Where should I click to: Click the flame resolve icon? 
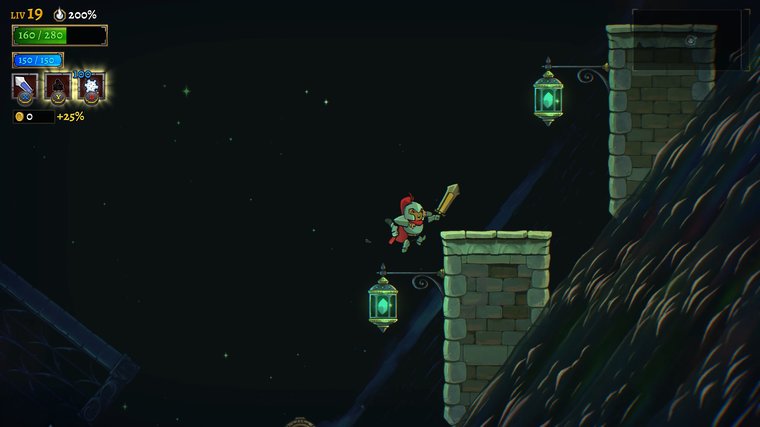[59, 15]
